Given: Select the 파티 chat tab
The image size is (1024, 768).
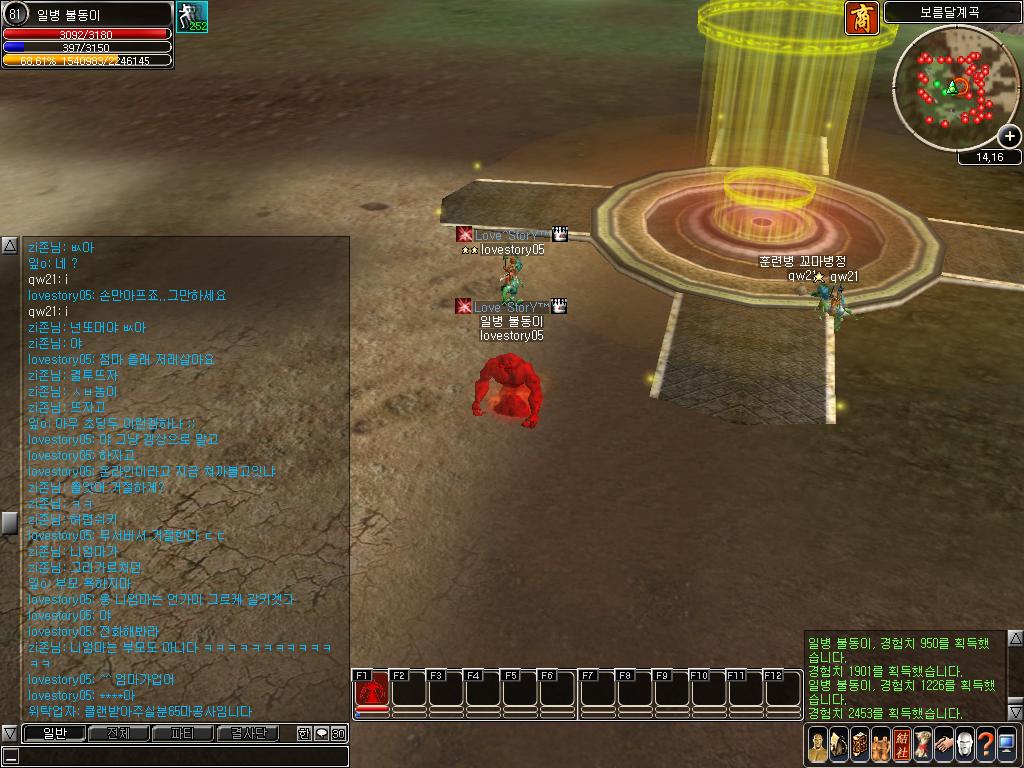Looking at the screenshot, I should click(x=182, y=733).
